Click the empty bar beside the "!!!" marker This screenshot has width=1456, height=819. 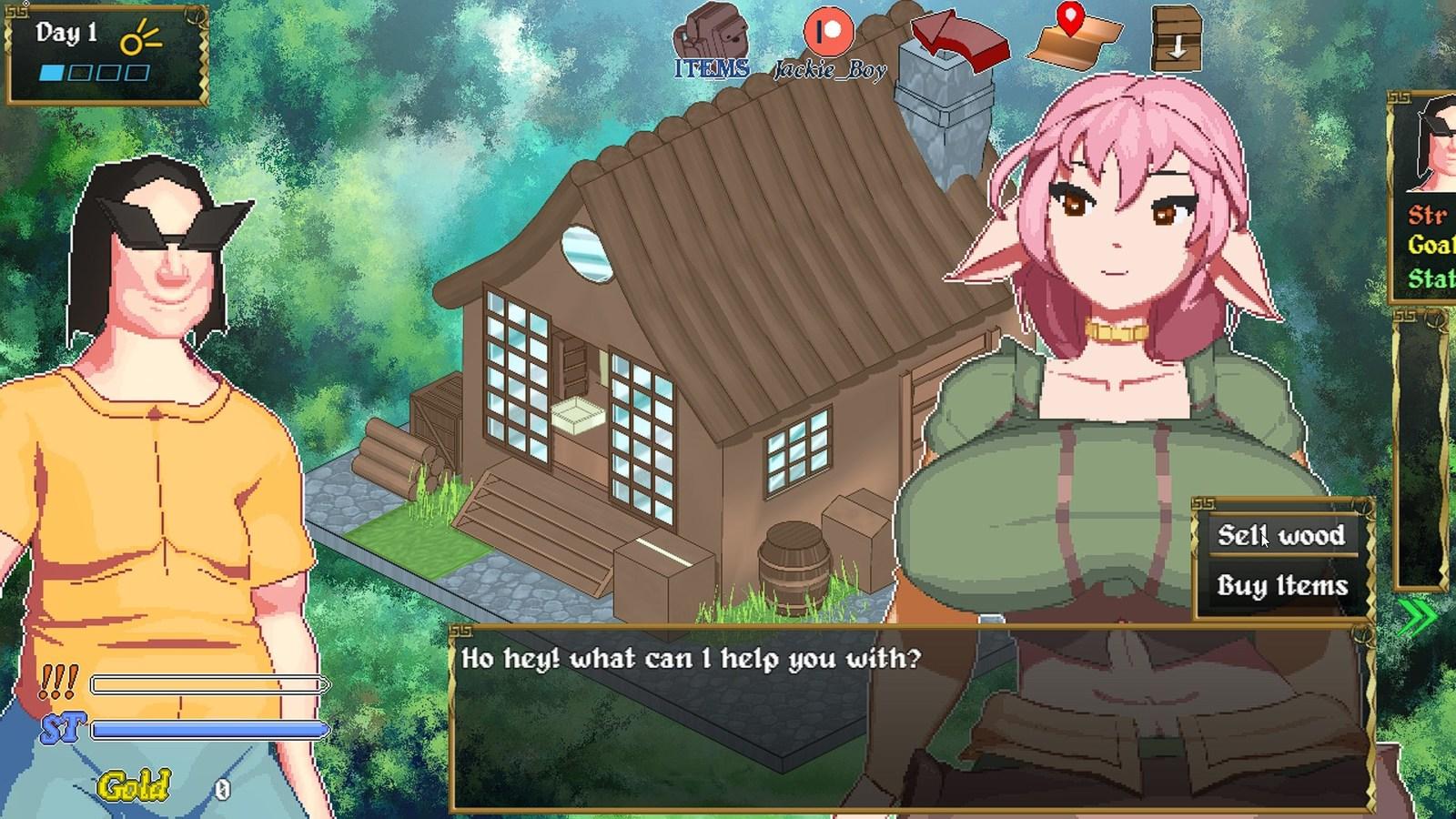pyautogui.click(x=209, y=682)
